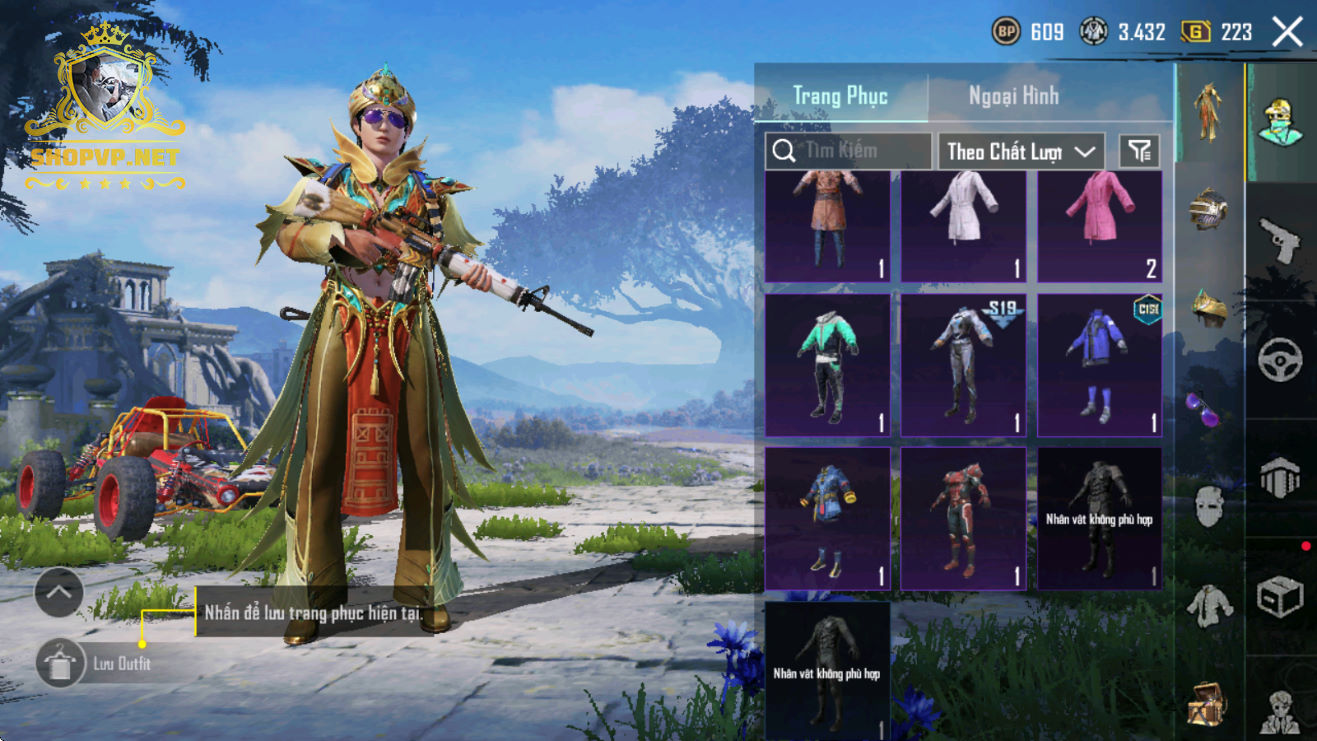
Task: Select the teal and black hoodie outfit
Action: (827, 365)
